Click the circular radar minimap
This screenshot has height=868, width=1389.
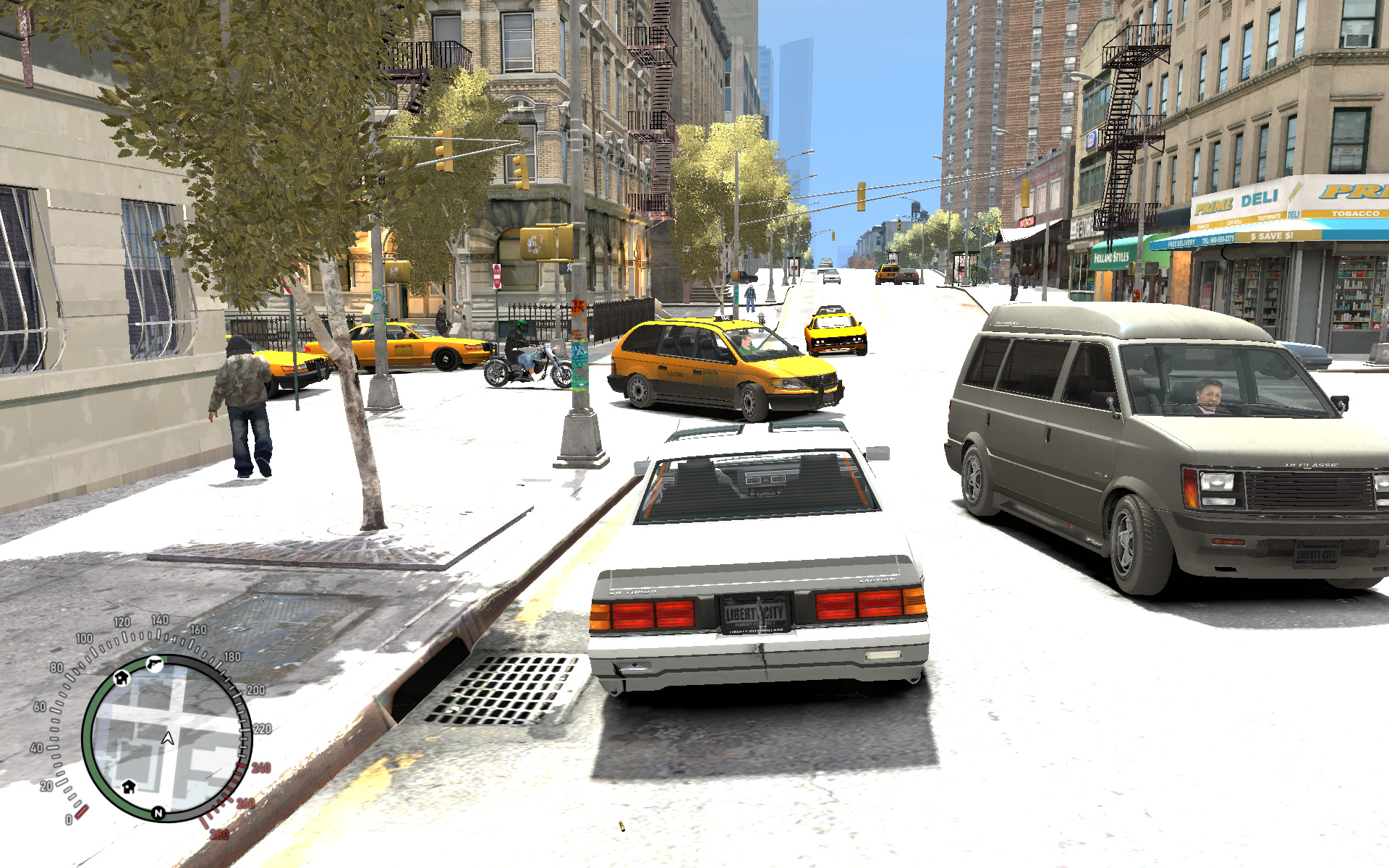(x=167, y=738)
